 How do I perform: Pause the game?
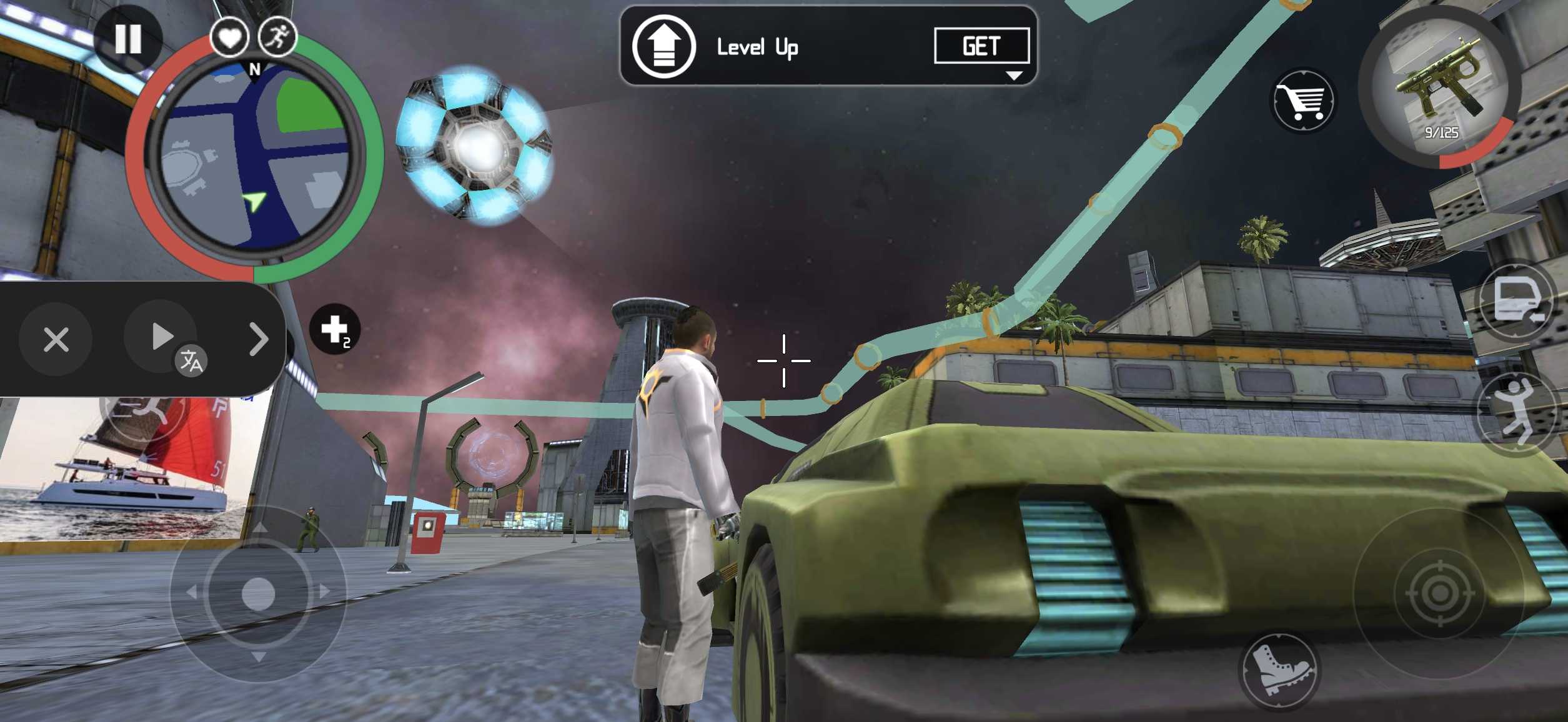click(128, 39)
